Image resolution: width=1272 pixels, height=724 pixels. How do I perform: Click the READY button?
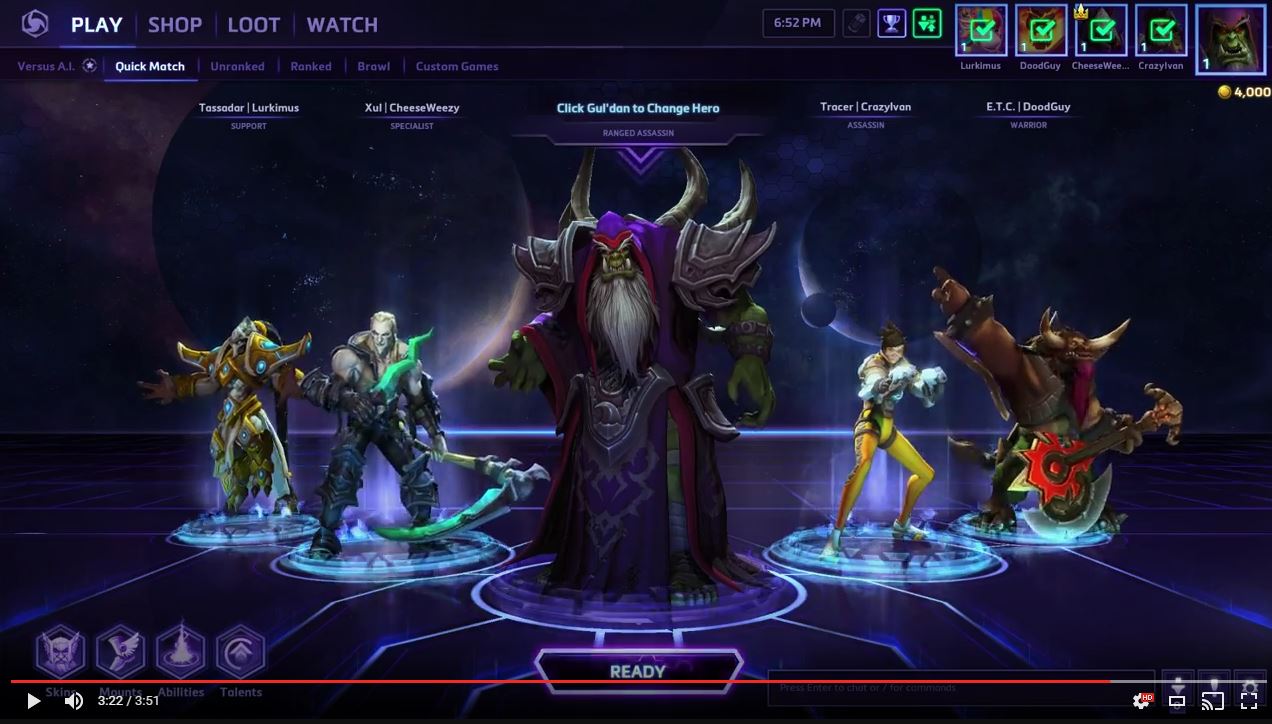tap(638, 671)
